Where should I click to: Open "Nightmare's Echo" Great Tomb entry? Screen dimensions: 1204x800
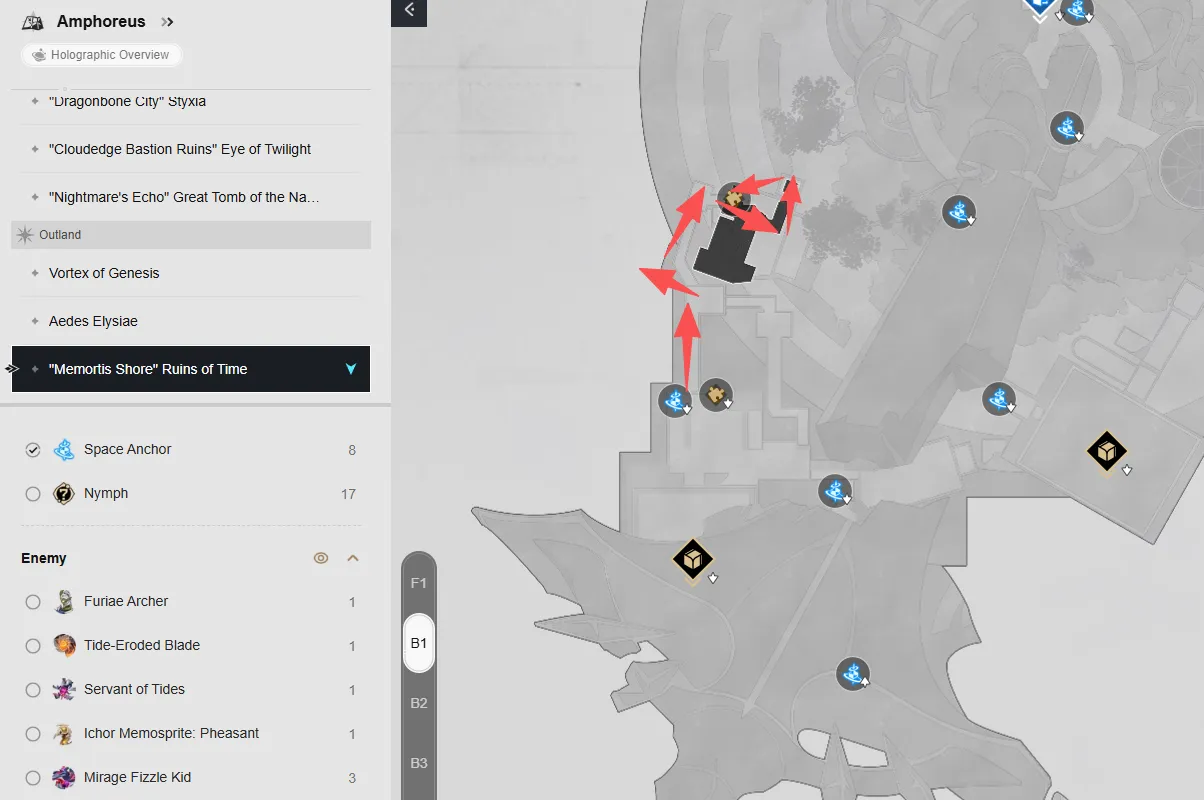click(184, 197)
